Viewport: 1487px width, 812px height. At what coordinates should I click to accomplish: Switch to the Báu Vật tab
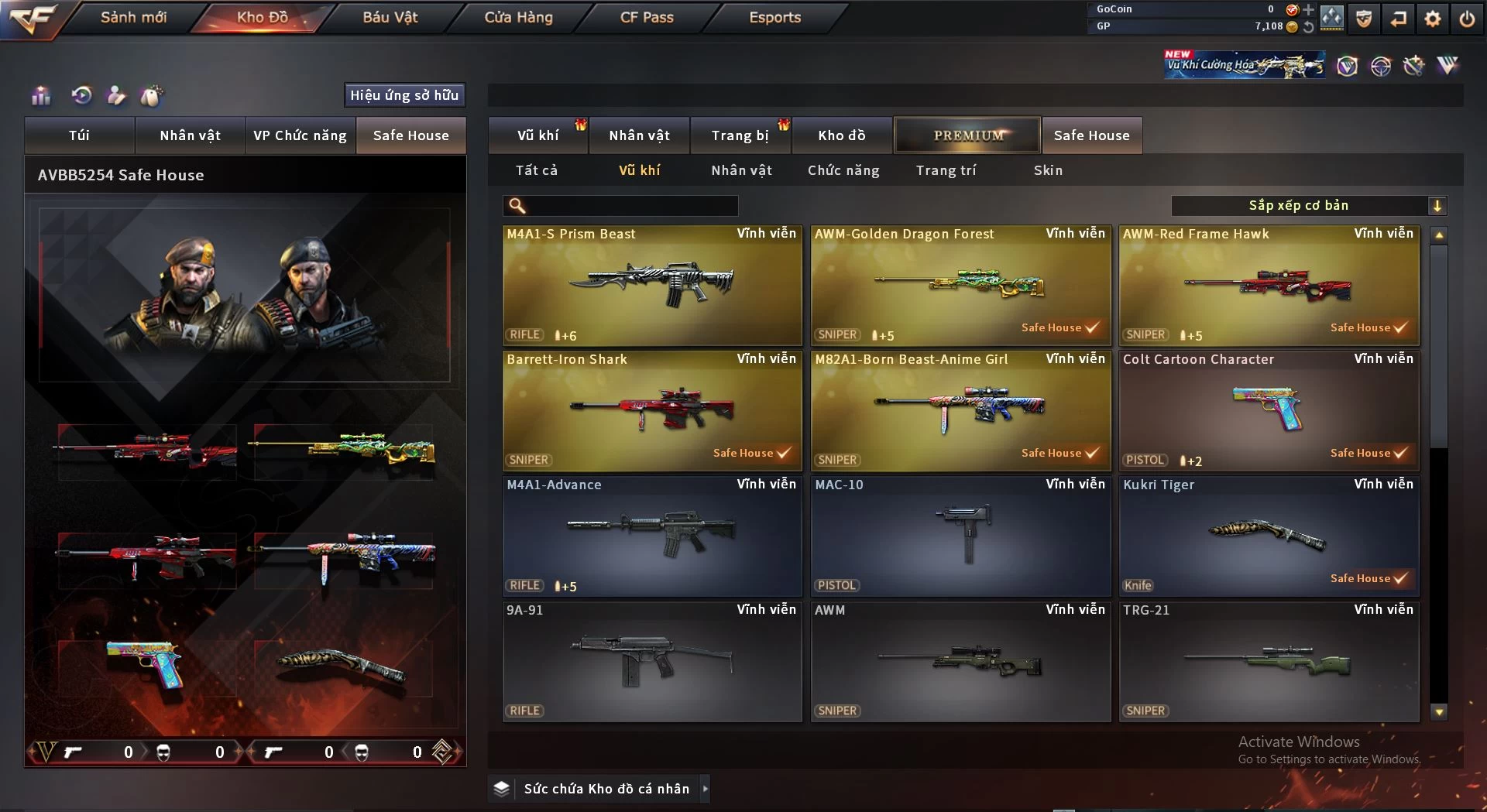point(390,17)
